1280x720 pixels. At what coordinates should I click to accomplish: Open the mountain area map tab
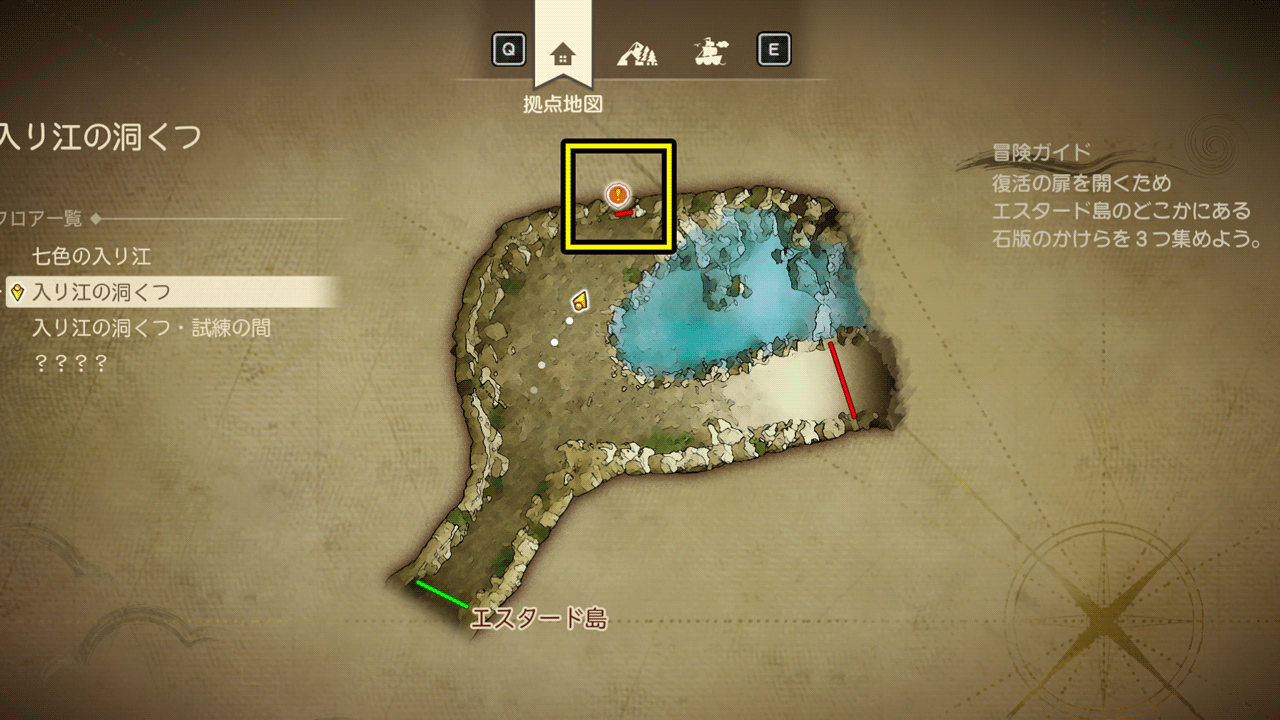(x=636, y=51)
